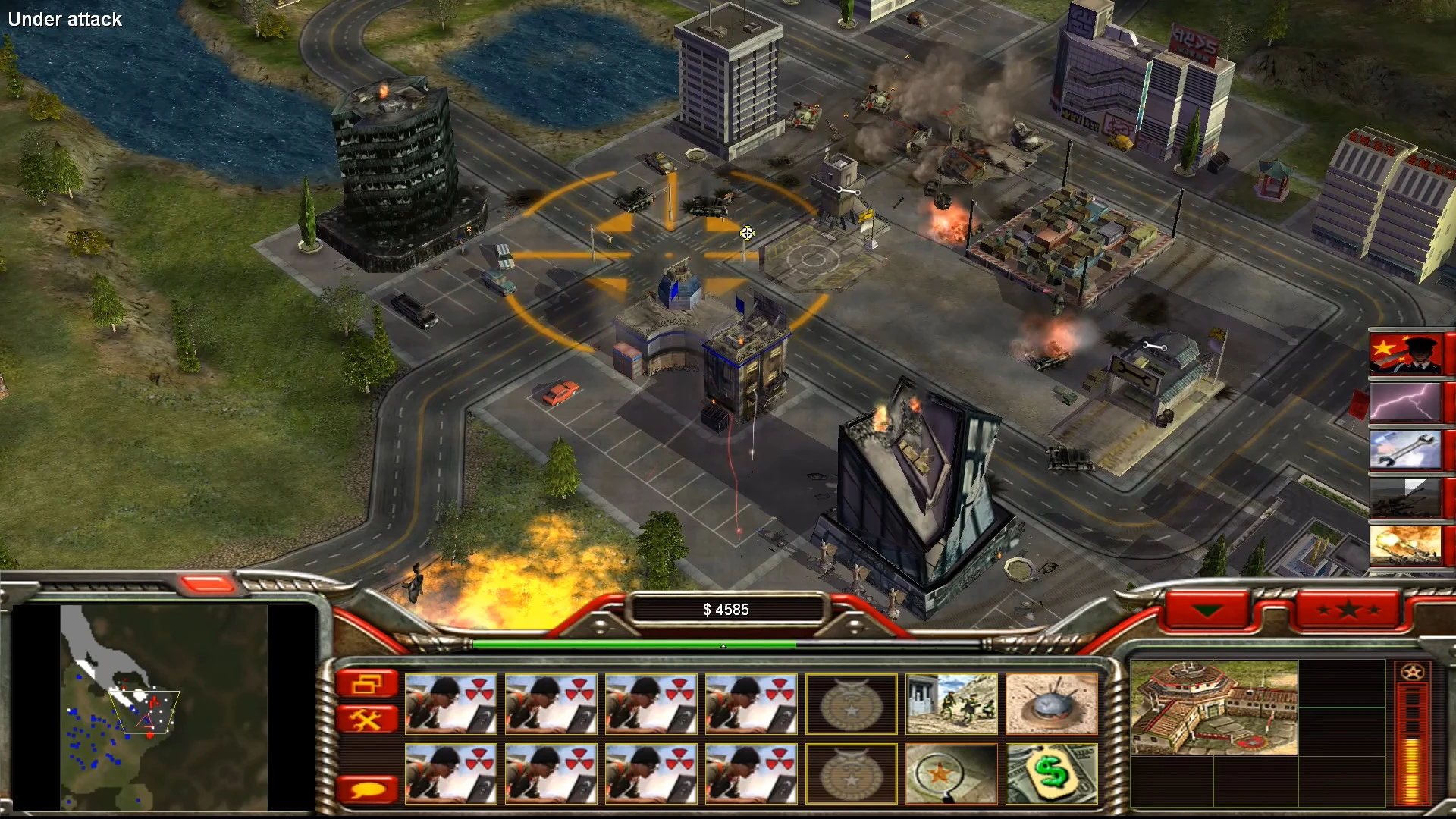Queue another hacker in the production row

(450, 704)
